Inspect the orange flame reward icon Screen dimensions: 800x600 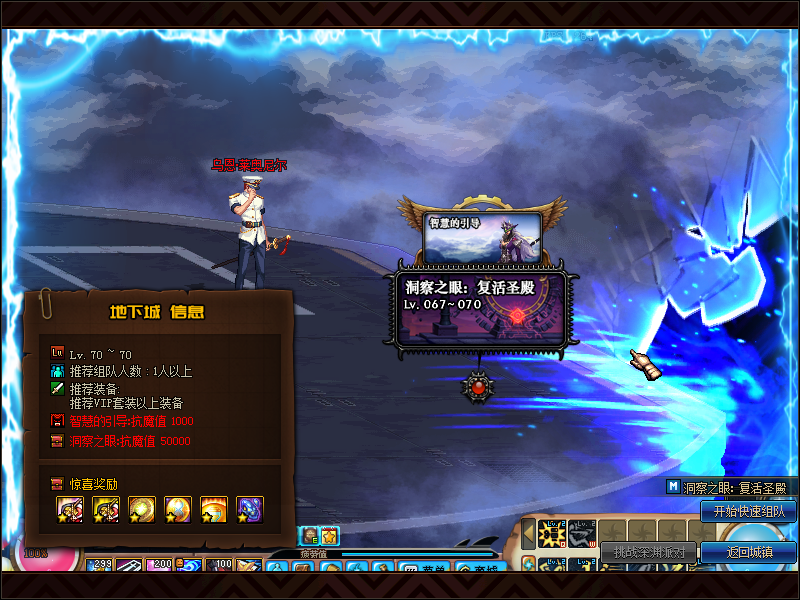click(213, 509)
